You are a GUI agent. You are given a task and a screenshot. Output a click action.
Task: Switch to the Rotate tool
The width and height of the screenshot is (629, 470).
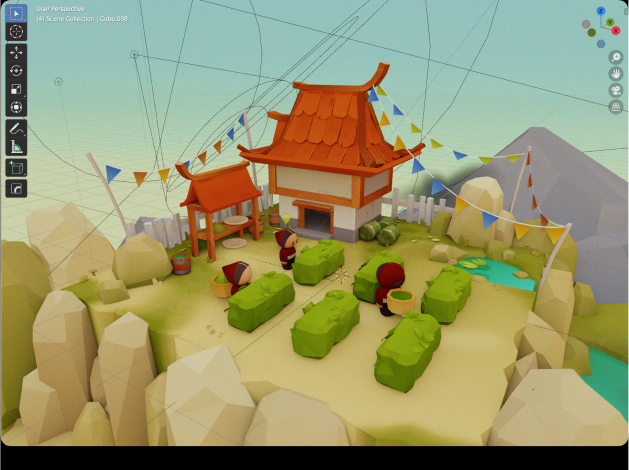click(x=16, y=70)
